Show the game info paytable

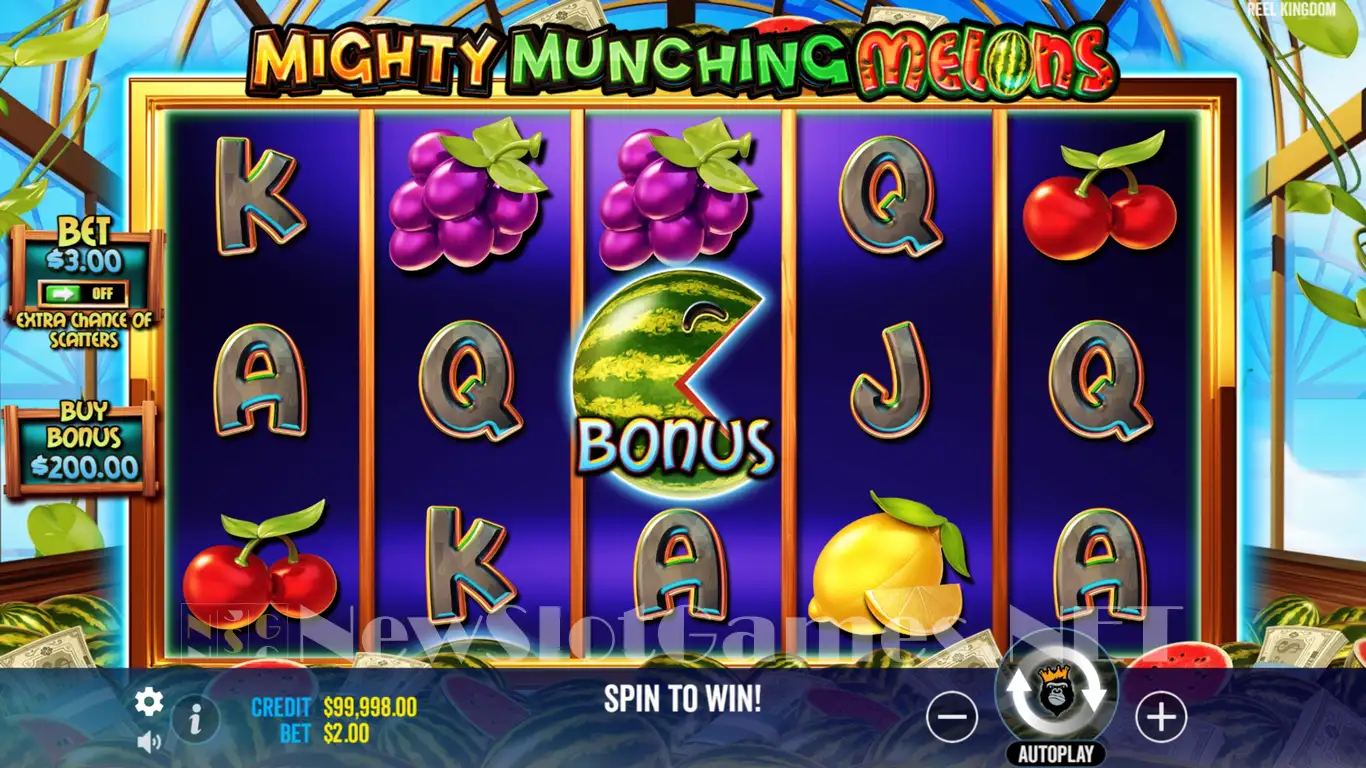coord(196,717)
